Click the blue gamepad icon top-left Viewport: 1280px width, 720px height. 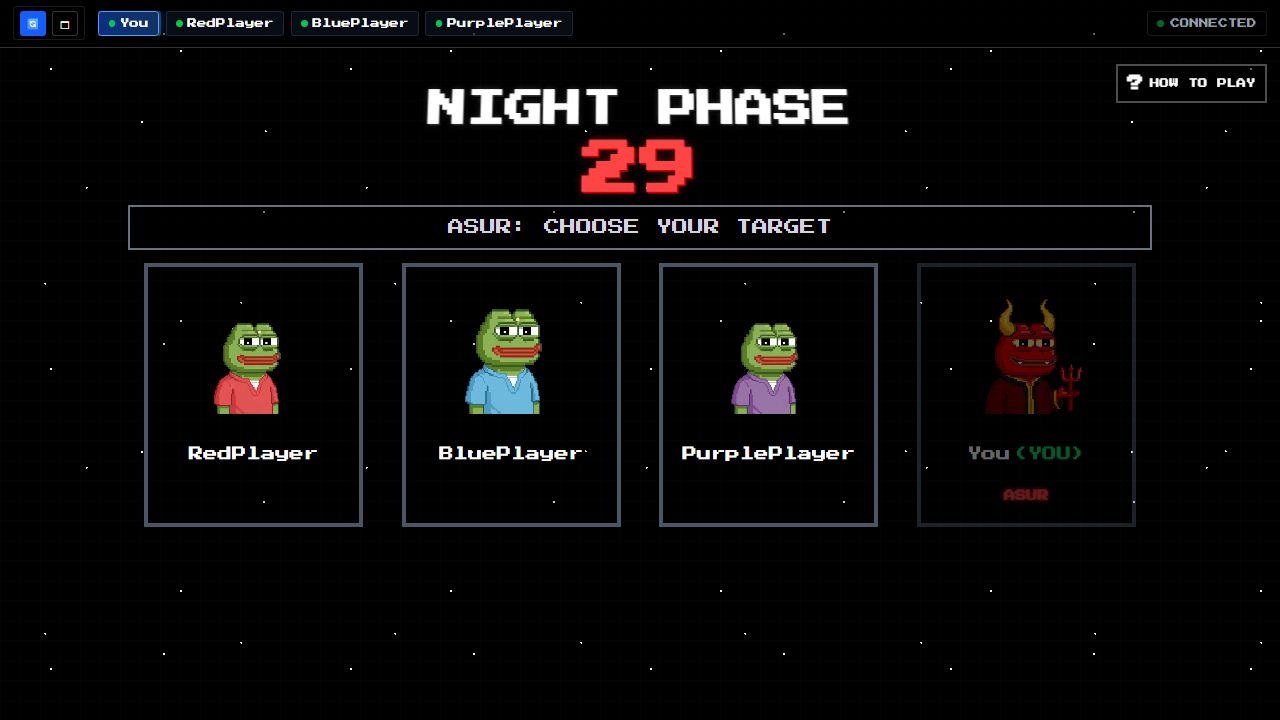tap(32, 23)
